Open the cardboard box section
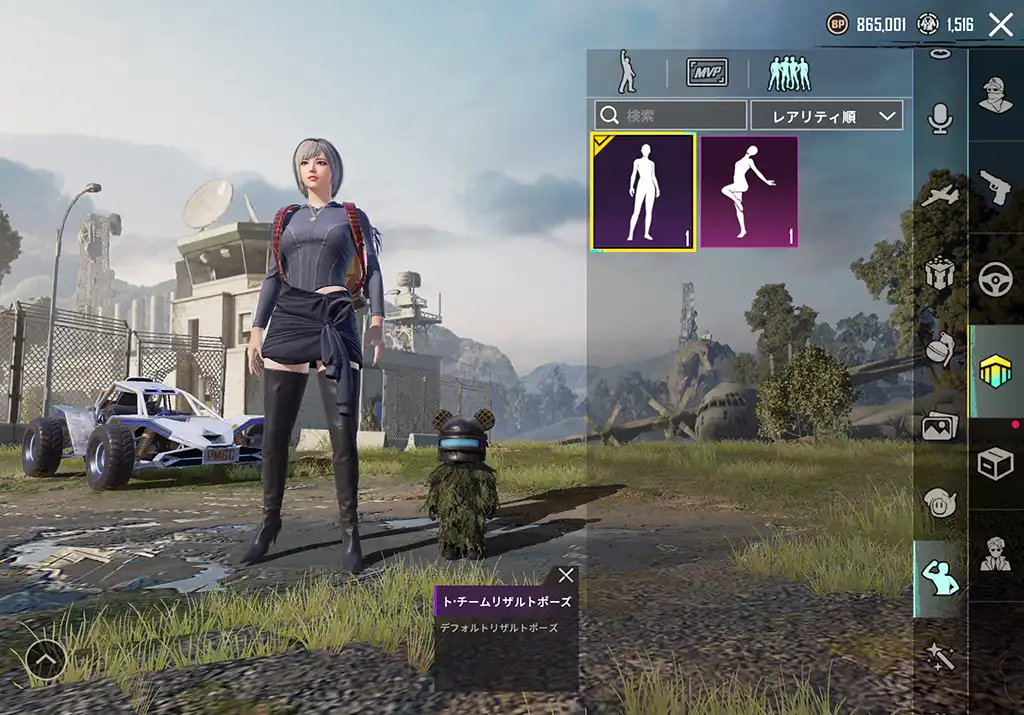This screenshot has height=715, width=1024. pos(996,464)
